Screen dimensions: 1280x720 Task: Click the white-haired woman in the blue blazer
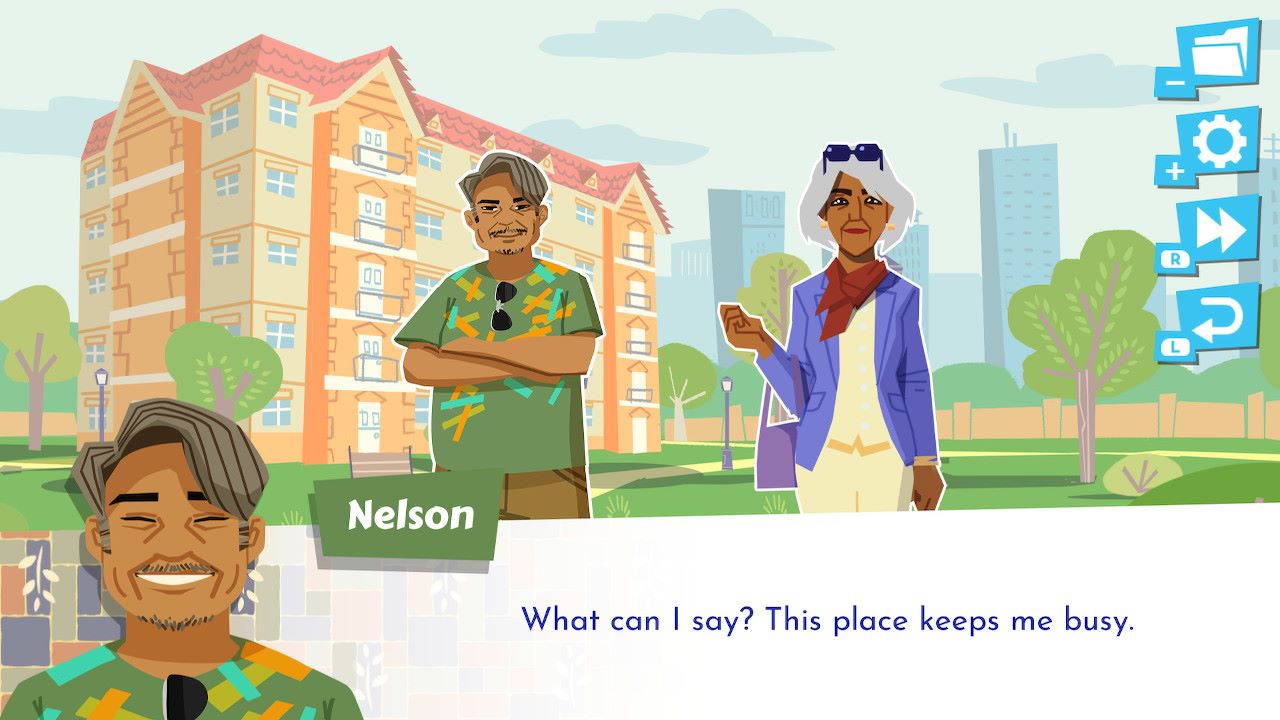[850, 320]
